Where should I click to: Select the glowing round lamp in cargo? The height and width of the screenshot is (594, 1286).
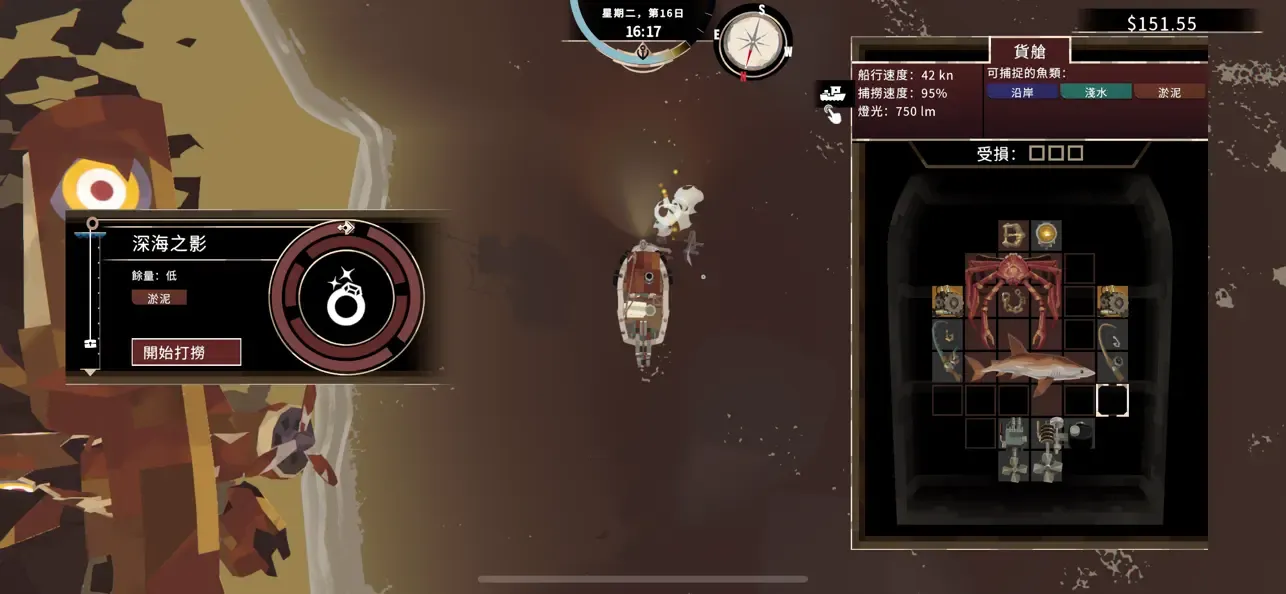(1046, 236)
